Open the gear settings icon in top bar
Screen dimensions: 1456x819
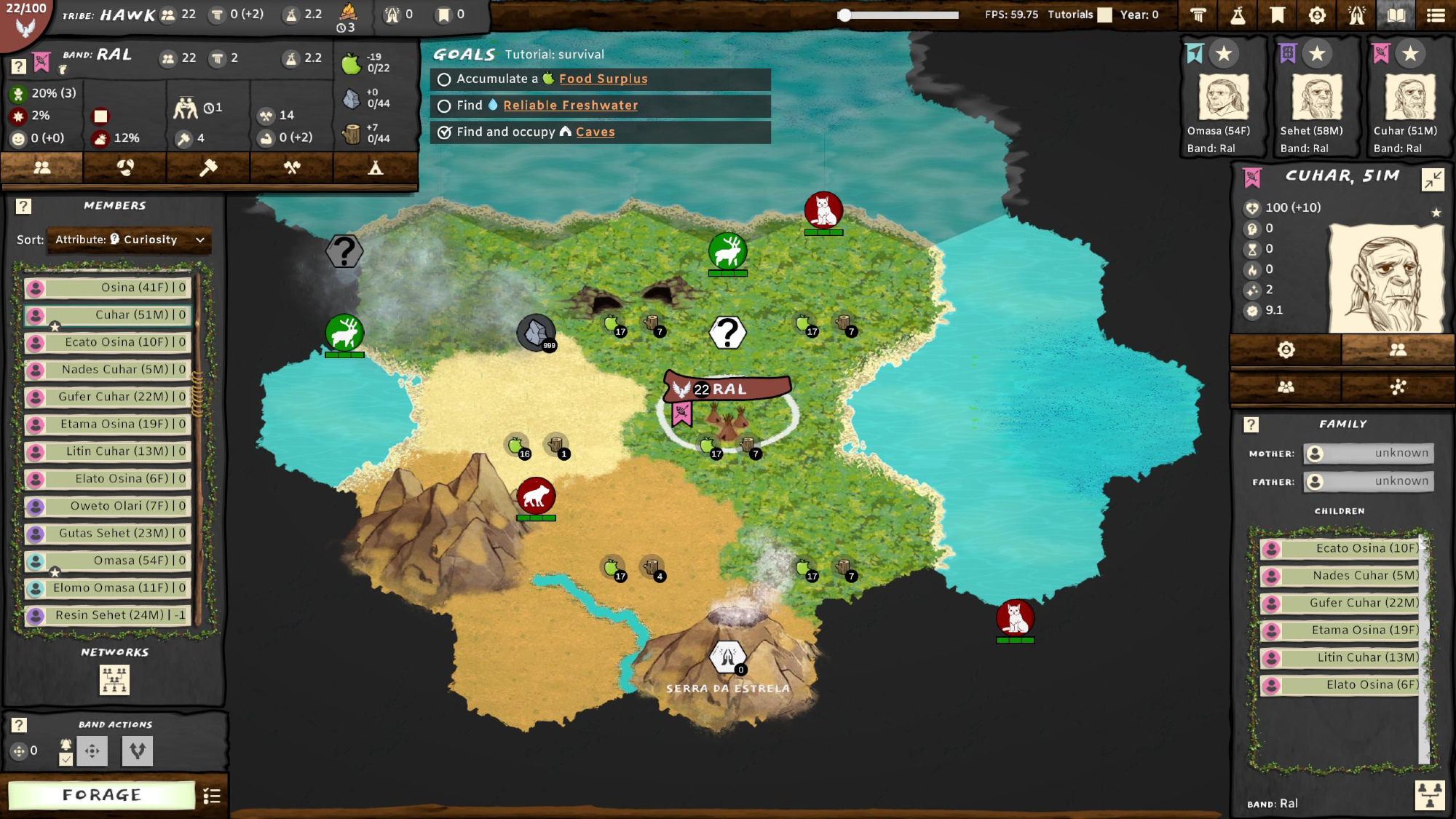click(1317, 15)
